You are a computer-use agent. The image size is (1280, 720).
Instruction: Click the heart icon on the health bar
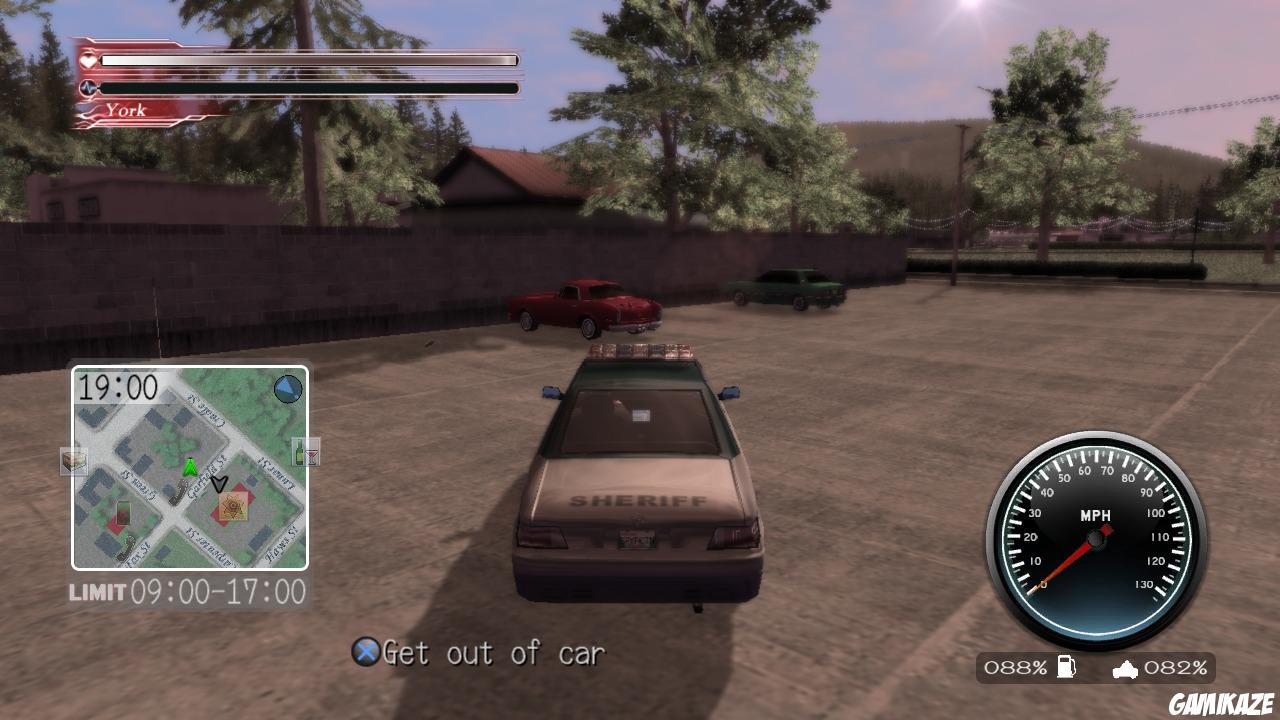click(x=90, y=59)
